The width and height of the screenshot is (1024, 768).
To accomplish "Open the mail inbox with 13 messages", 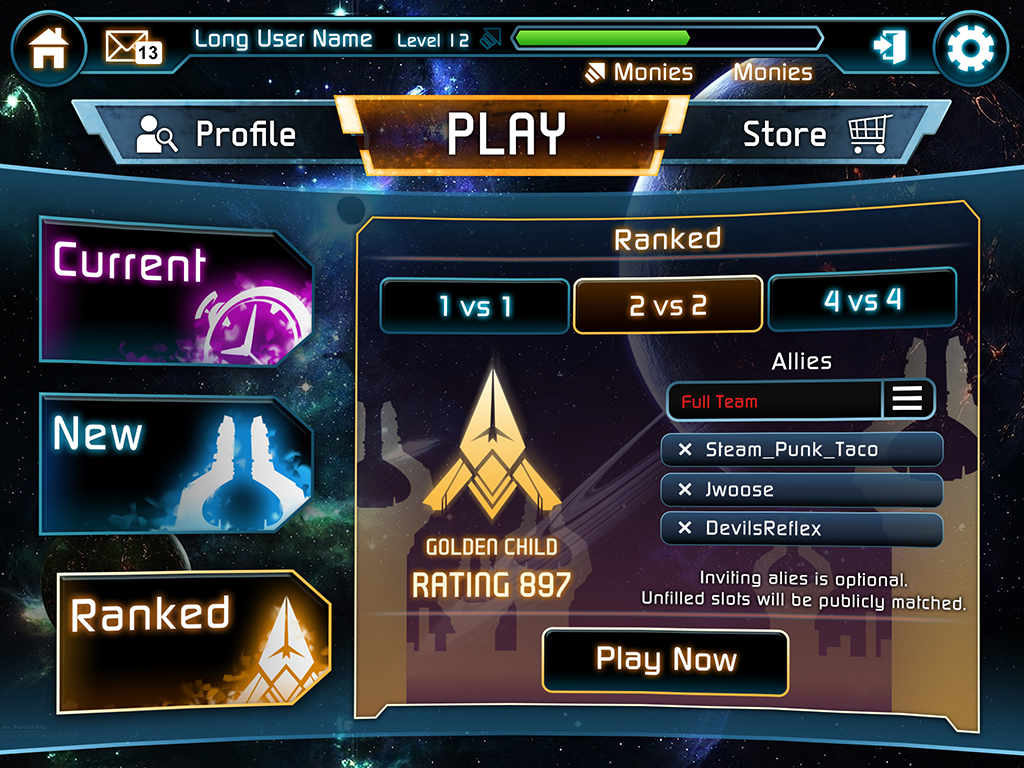I will (x=132, y=46).
